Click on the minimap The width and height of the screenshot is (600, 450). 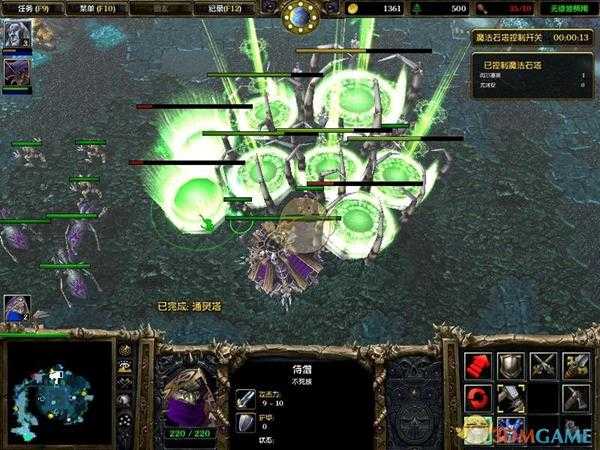59,392
